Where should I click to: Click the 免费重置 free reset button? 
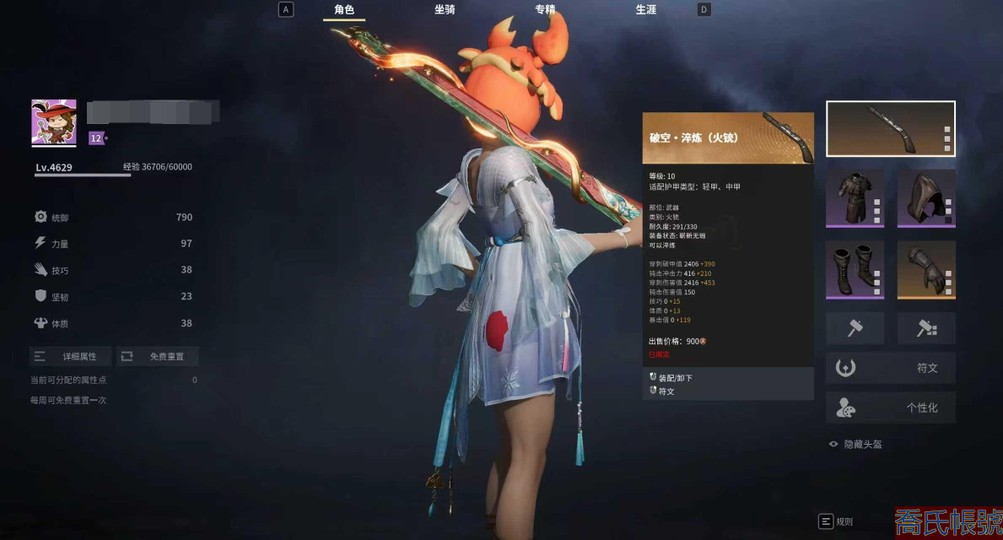pyautogui.click(x=158, y=356)
